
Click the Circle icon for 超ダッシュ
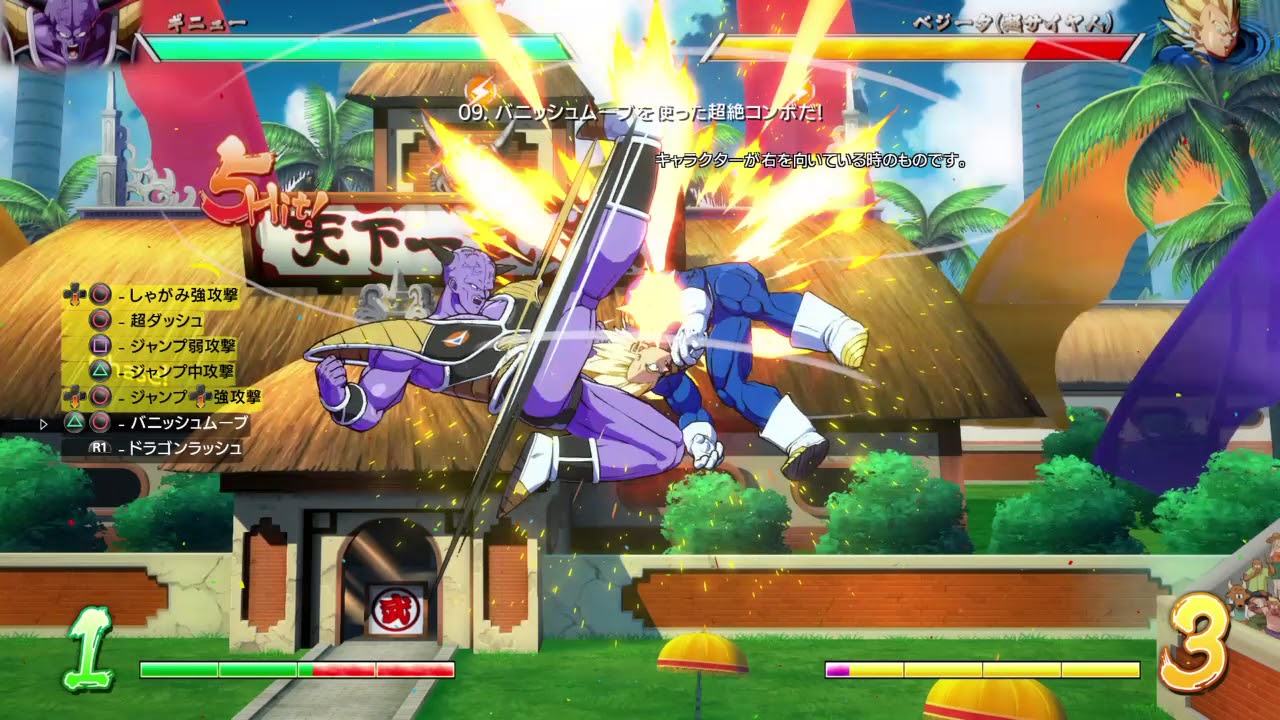pos(99,321)
